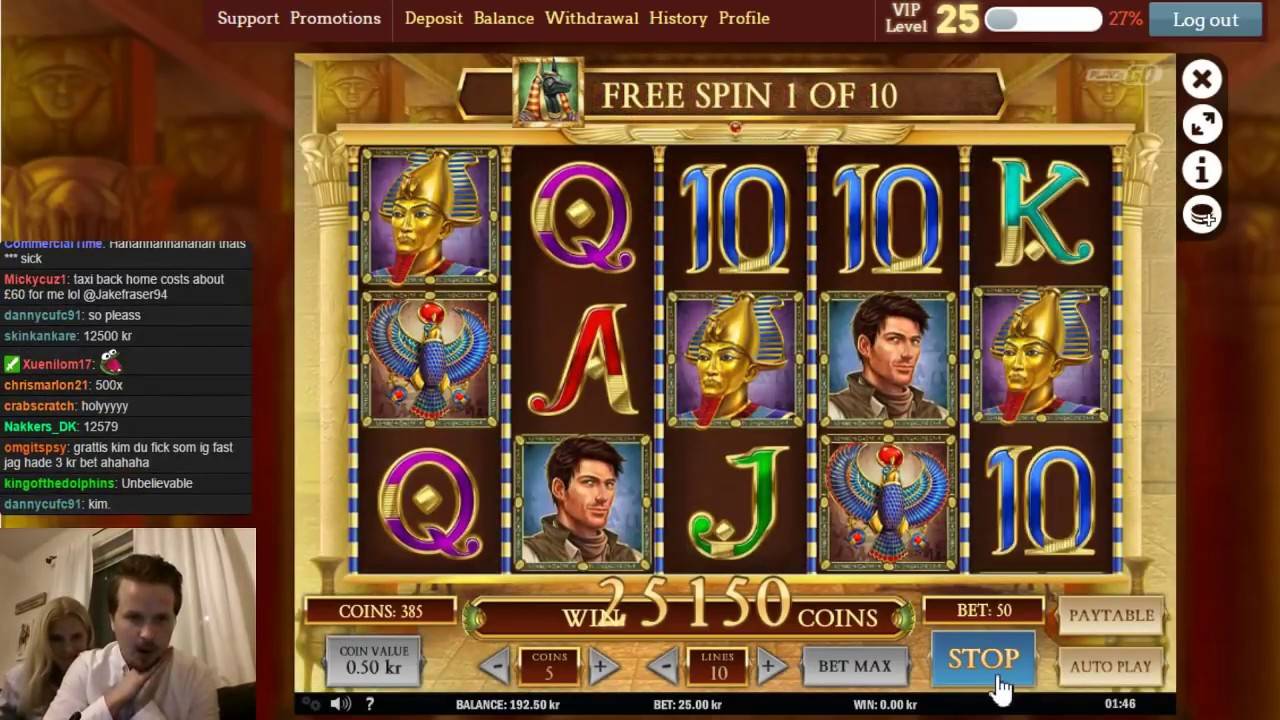Show the game info panel
This screenshot has width=1280, height=720.
(x=1202, y=170)
